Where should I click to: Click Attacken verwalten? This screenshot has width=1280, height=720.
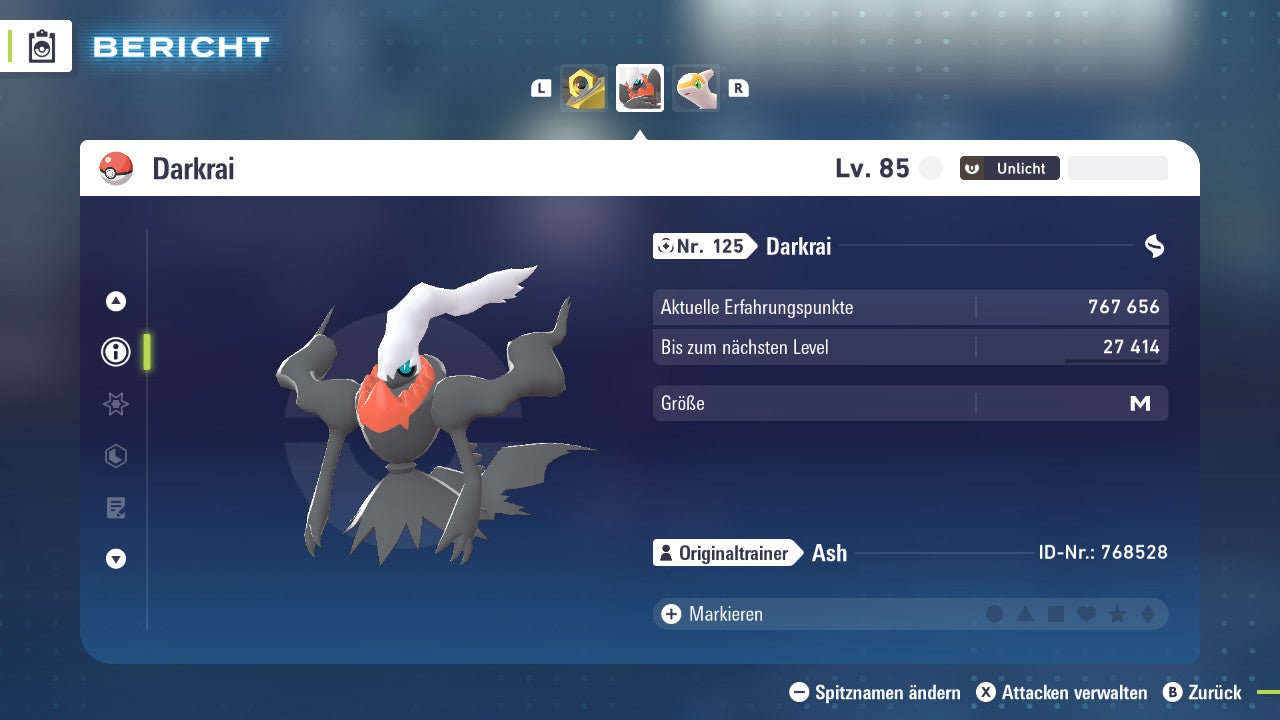coord(1065,692)
